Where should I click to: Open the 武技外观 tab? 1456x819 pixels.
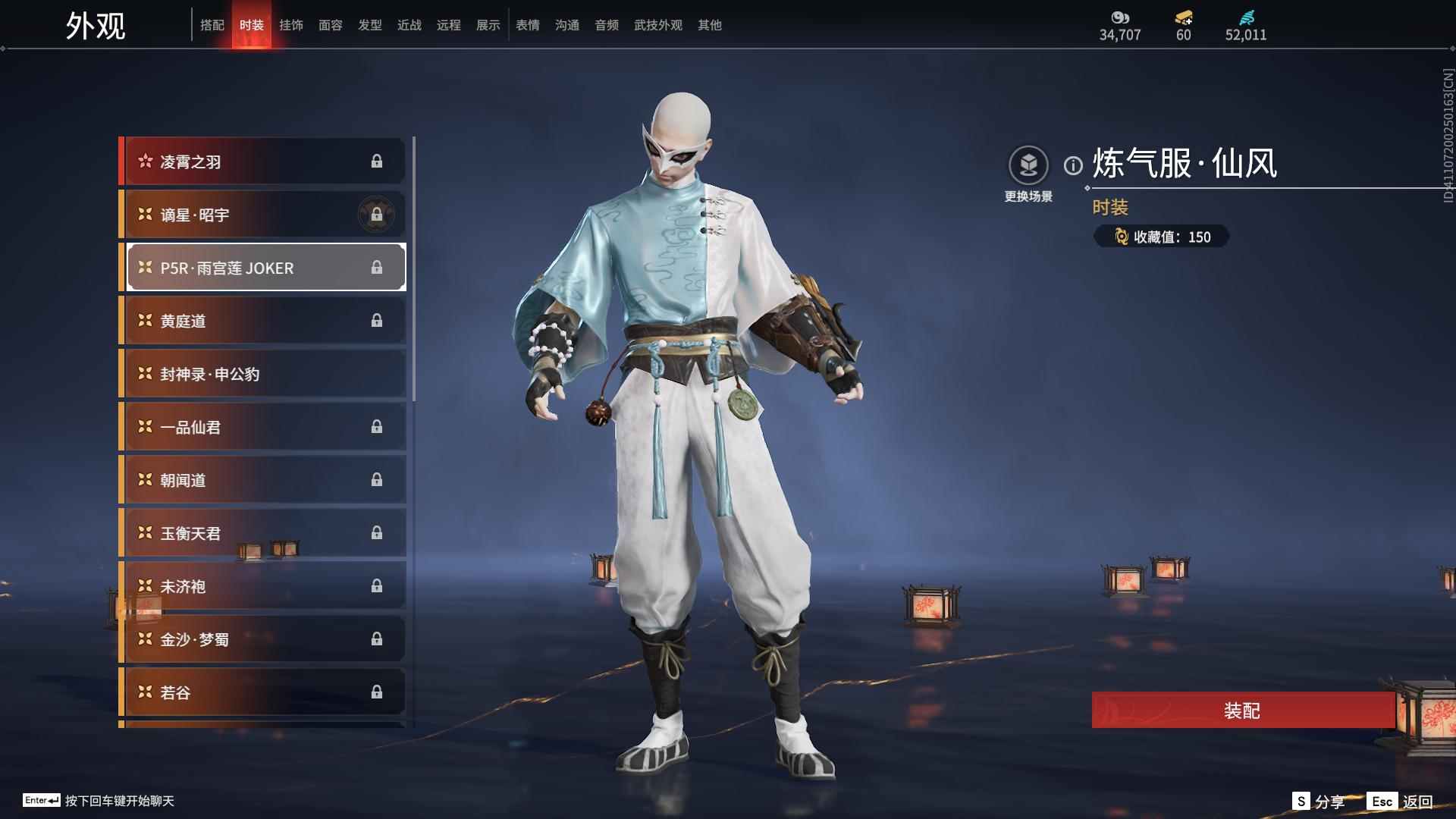point(657,24)
